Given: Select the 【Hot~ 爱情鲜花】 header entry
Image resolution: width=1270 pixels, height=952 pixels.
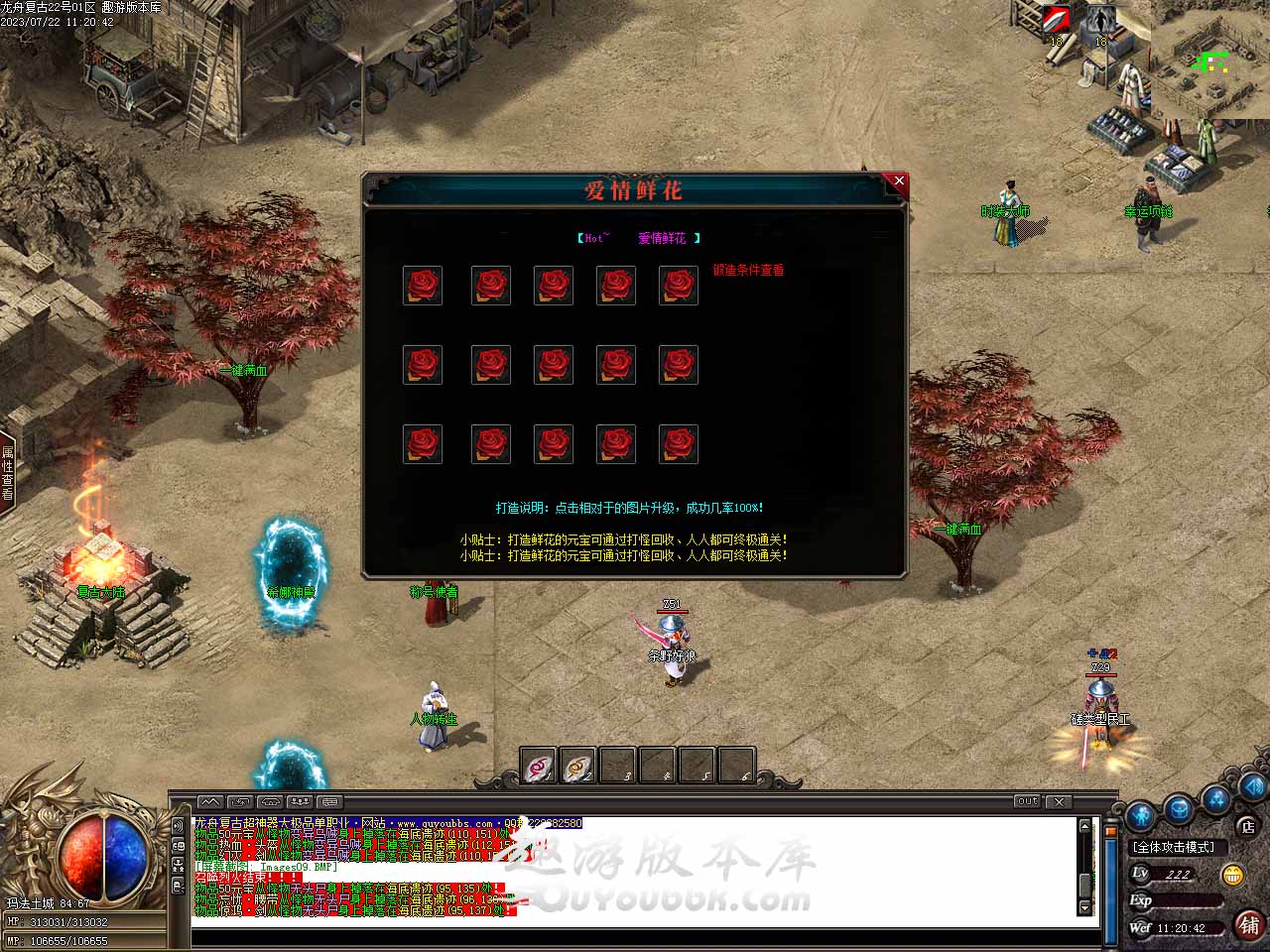Looking at the screenshot, I should point(638,238).
